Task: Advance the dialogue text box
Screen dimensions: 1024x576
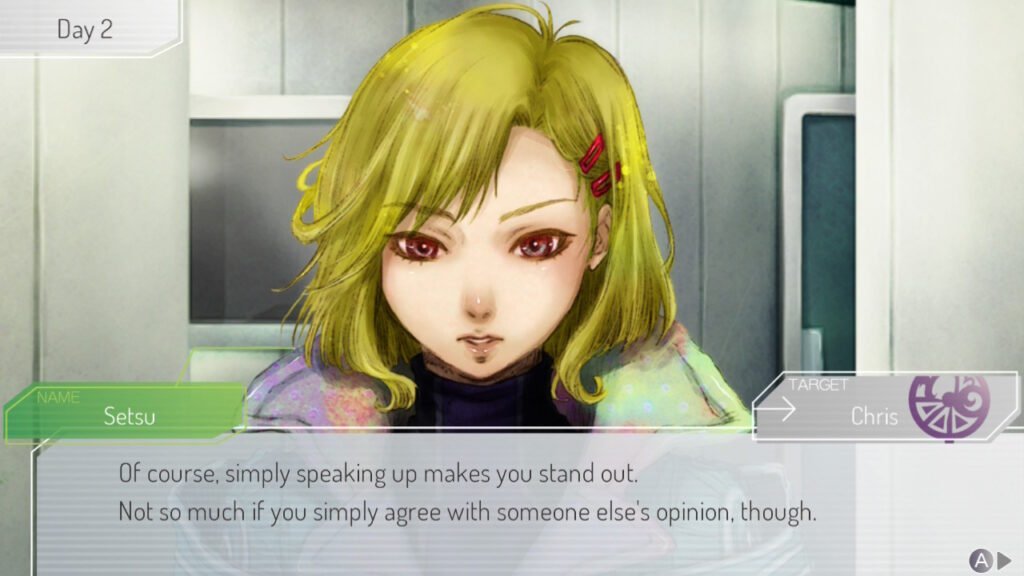Action: pyautogui.click(x=990, y=560)
